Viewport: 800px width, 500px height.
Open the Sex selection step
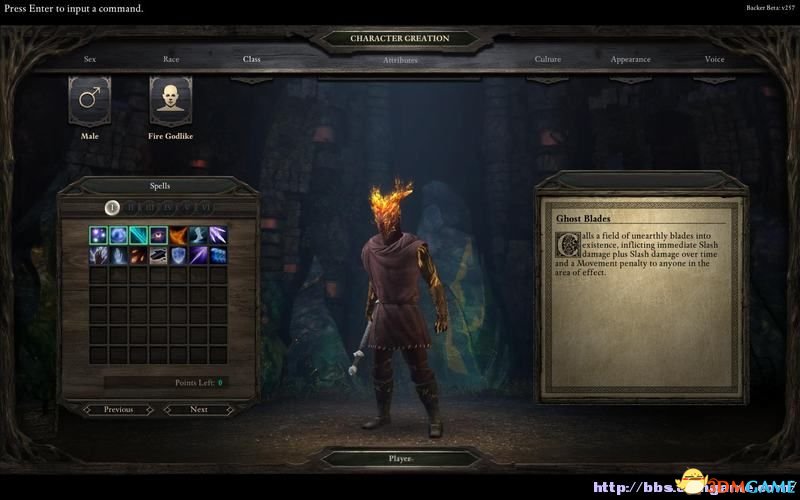90,59
